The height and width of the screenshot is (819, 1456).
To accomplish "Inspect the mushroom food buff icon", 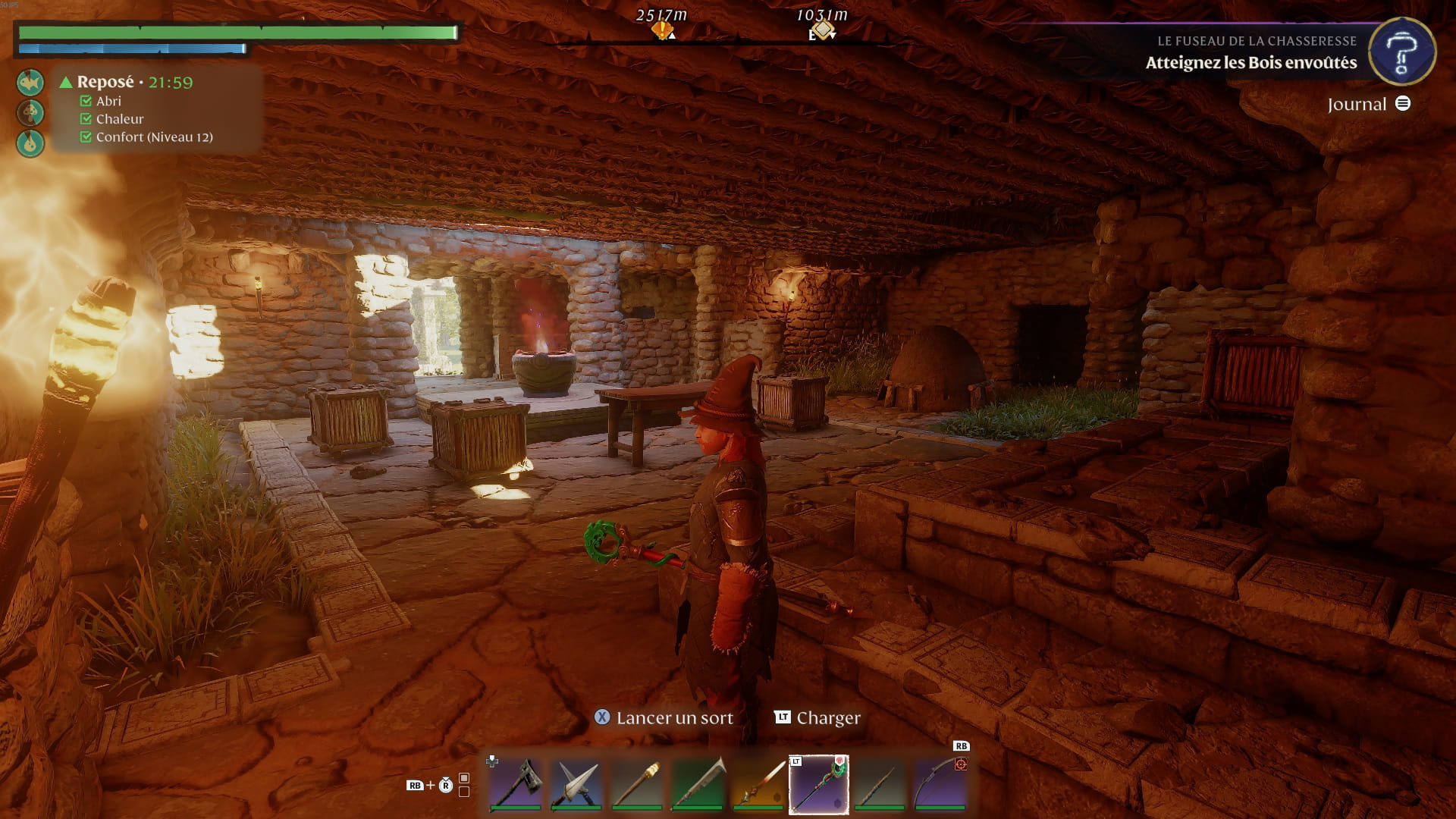I will (x=30, y=112).
